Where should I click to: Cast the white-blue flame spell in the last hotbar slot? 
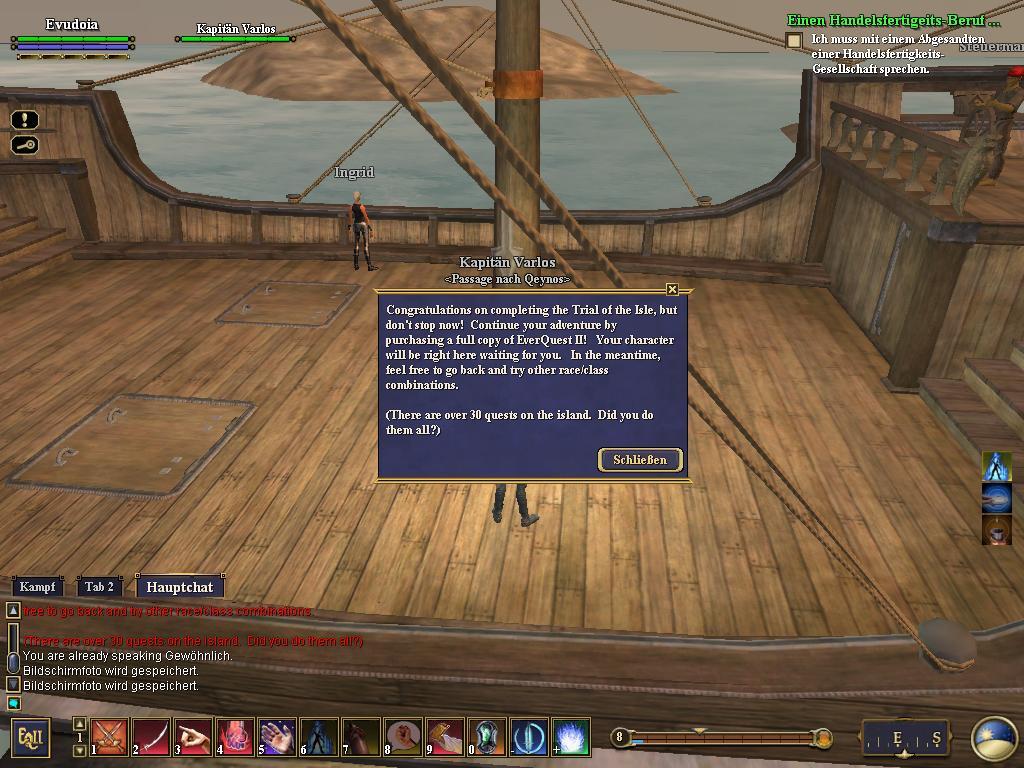pyautogui.click(x=572, y=737)
